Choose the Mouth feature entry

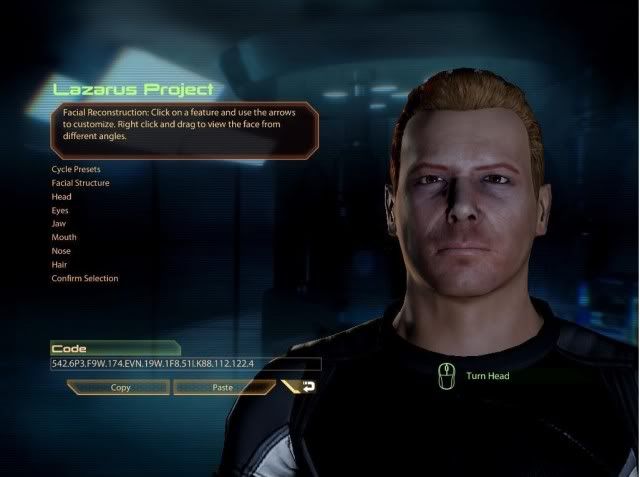click(x=64, y=238)
